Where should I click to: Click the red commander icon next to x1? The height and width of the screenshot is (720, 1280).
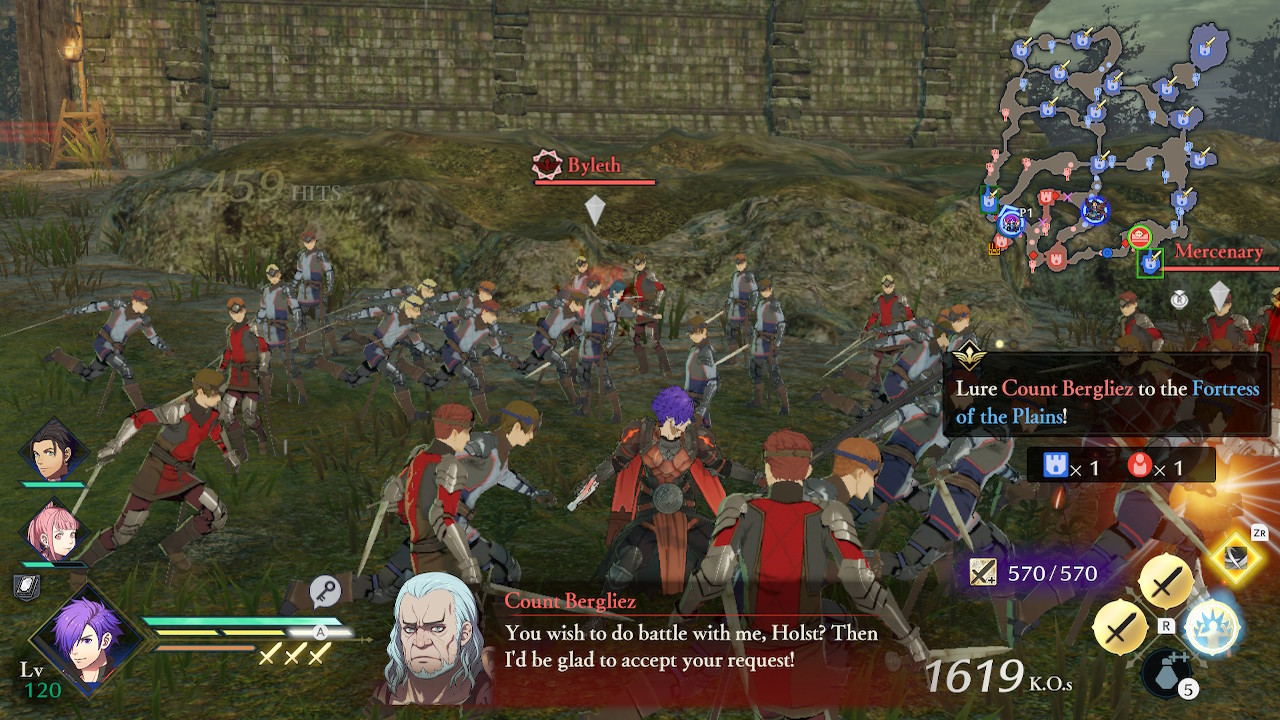(1140, 464)
